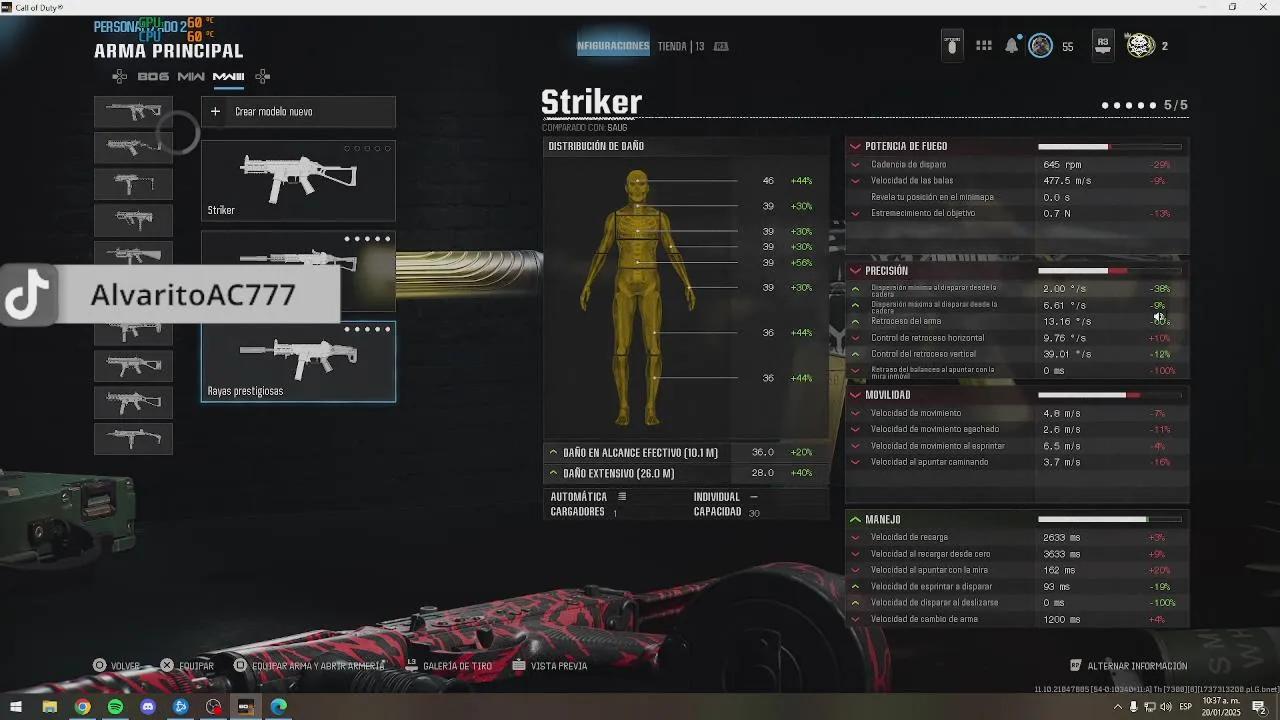Image resolution: width=1280 pixels, height=720 pixels.
Task: Toggle Daño Extensivo stat row
Action: tap(552, 472)
